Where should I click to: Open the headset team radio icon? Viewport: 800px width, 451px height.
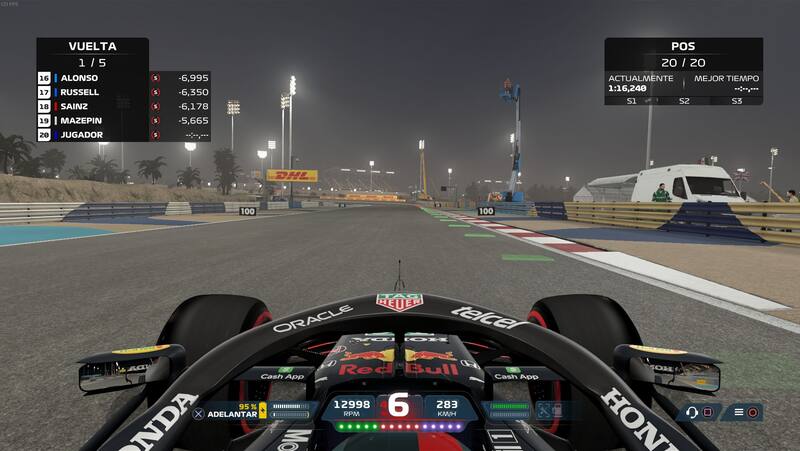692,412
